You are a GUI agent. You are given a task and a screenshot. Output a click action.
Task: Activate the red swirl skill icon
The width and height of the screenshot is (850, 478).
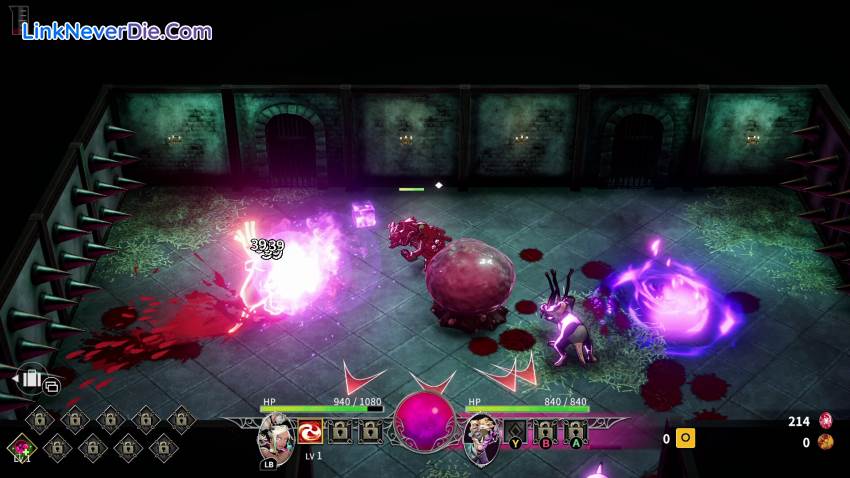pyautogui.click(x=310, y=432)
